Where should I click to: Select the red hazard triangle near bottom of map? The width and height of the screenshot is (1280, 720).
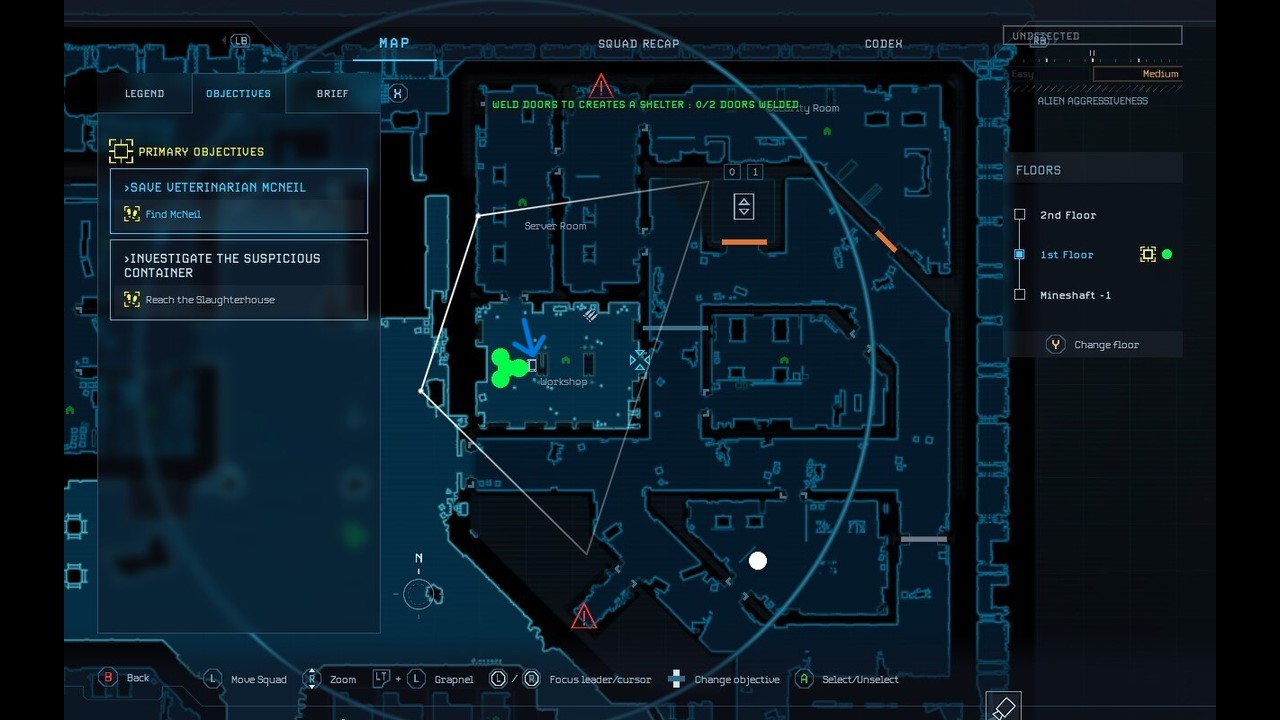[x=582, y=617]
